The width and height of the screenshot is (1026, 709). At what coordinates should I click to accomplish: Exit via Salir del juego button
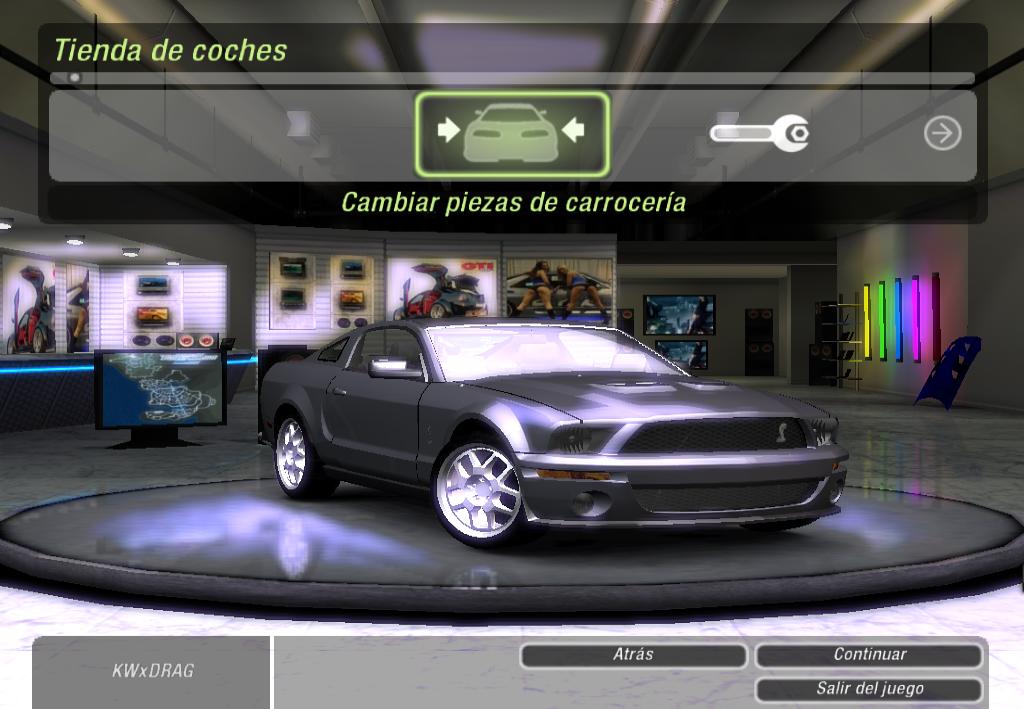(869, 689)
